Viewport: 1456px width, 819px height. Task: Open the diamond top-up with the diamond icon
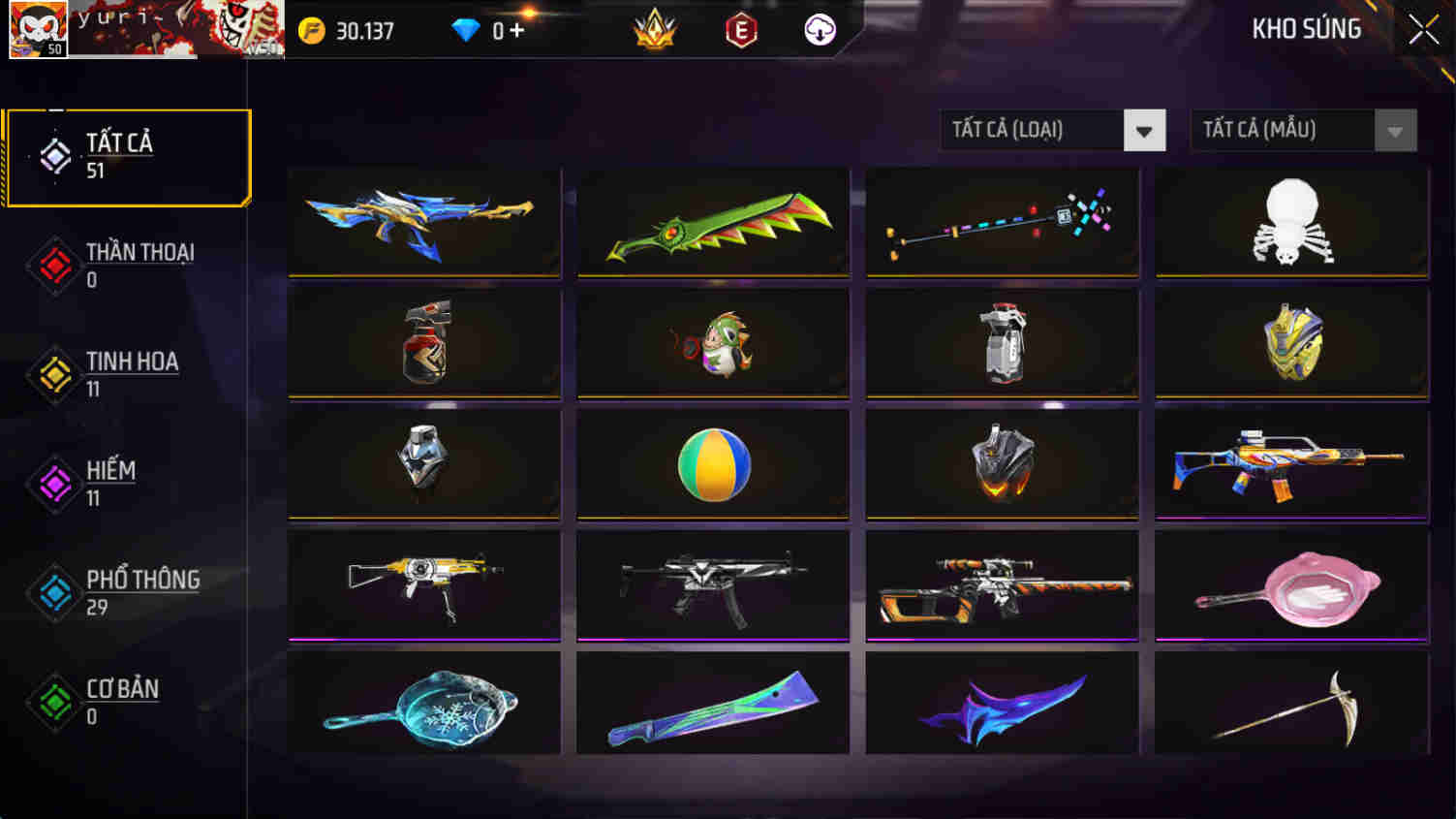coord(467,29)
